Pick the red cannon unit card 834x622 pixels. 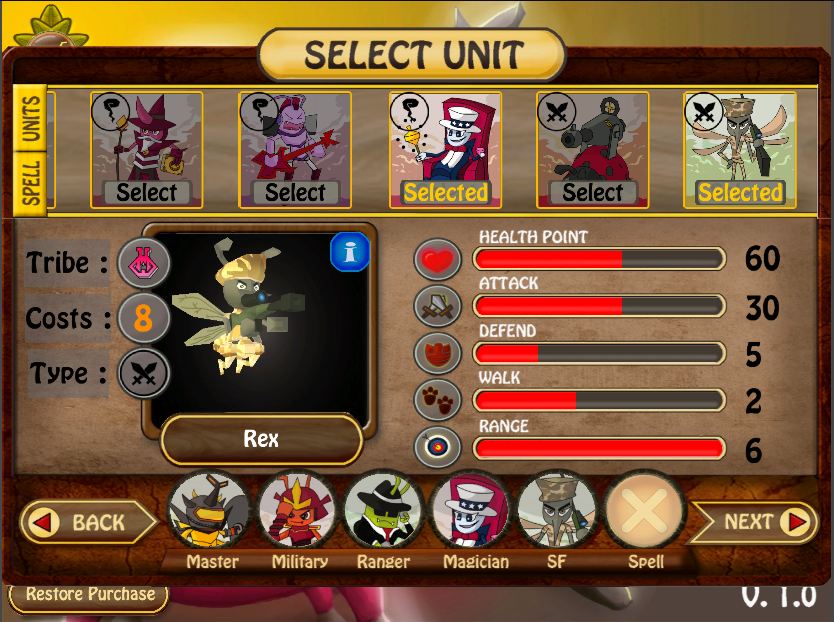coord(593,150)
